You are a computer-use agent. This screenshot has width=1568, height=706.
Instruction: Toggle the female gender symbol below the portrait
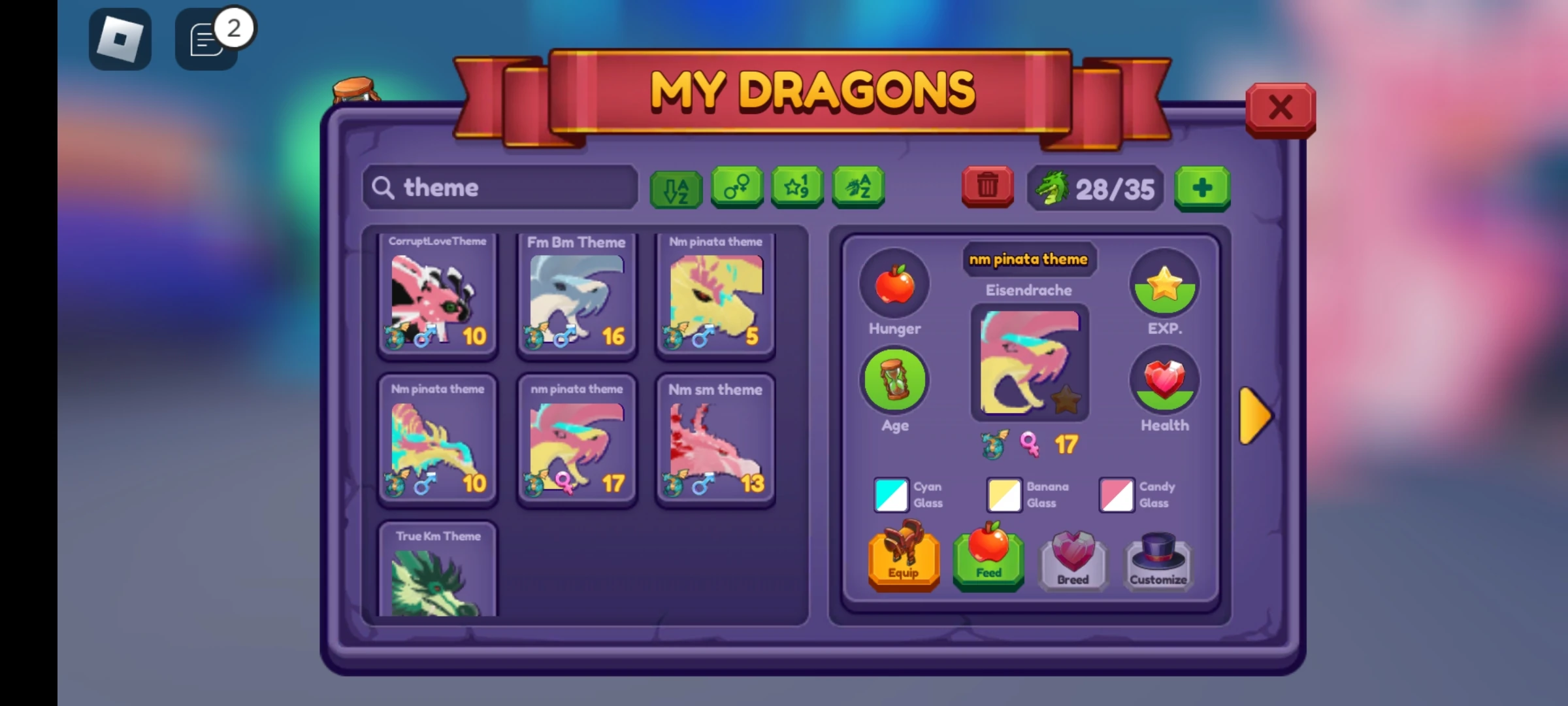click(1032, 443)
